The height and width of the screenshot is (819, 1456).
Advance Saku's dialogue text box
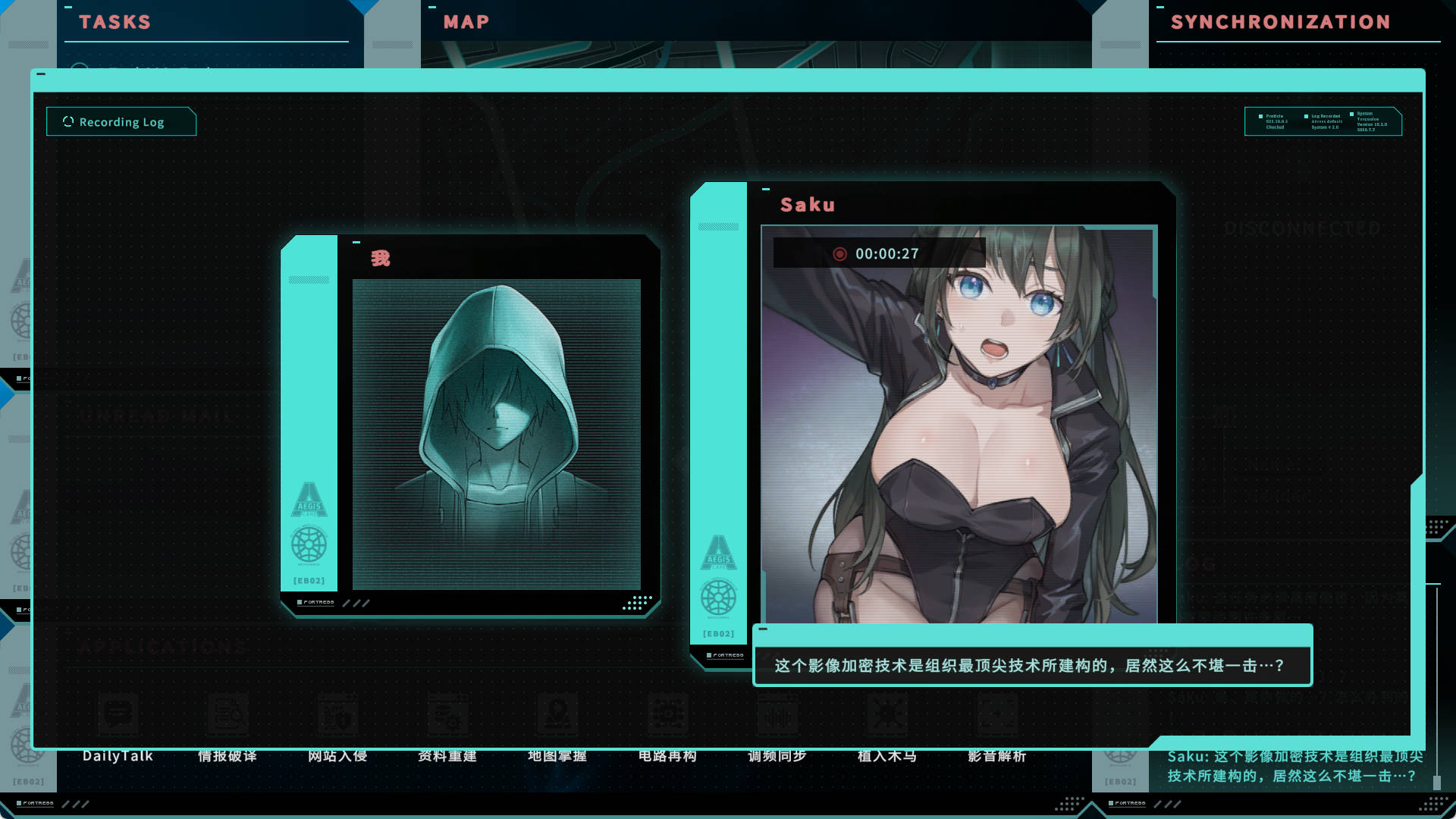[x=1031, y=665]
